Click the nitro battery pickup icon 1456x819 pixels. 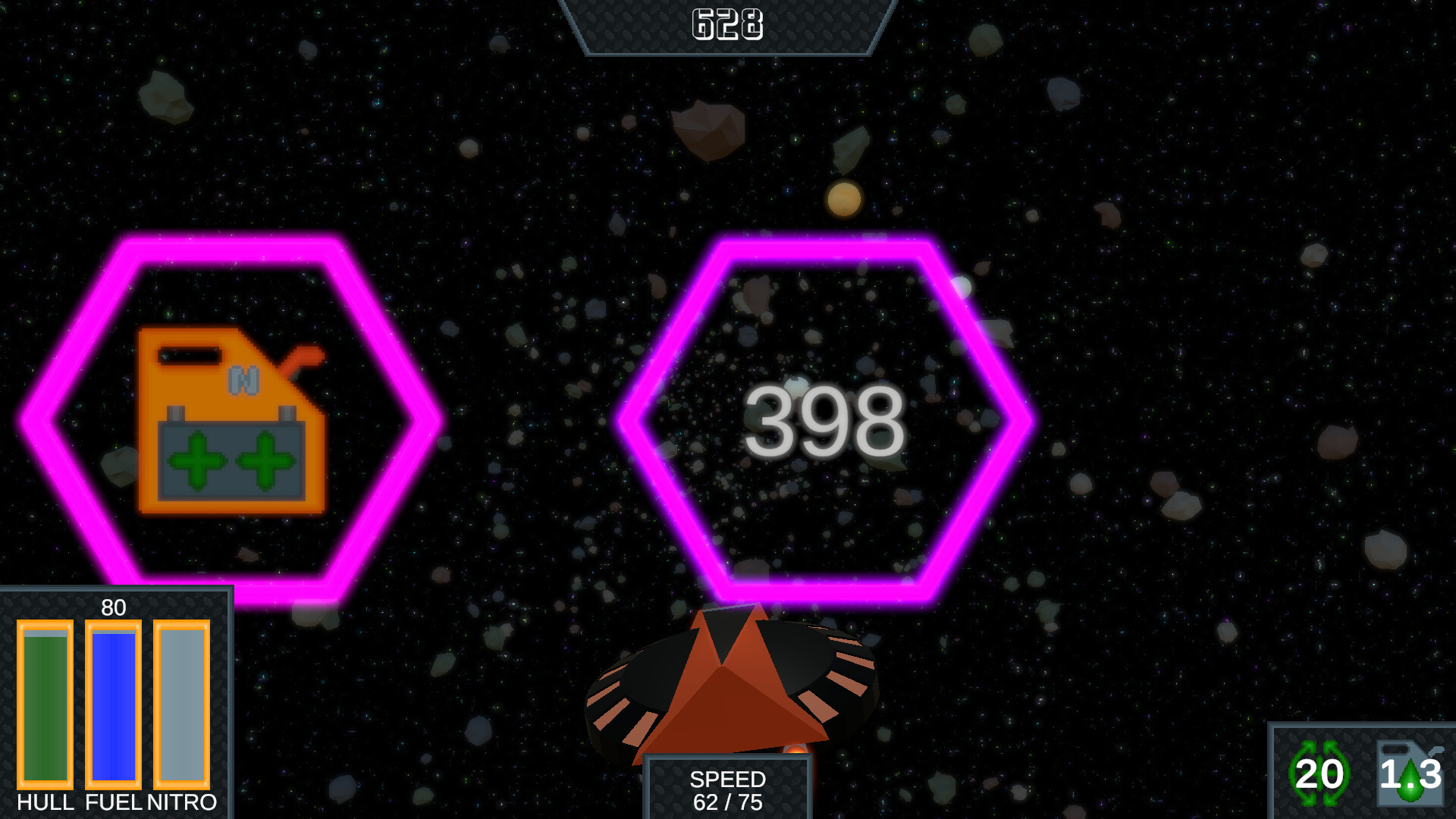231,421
